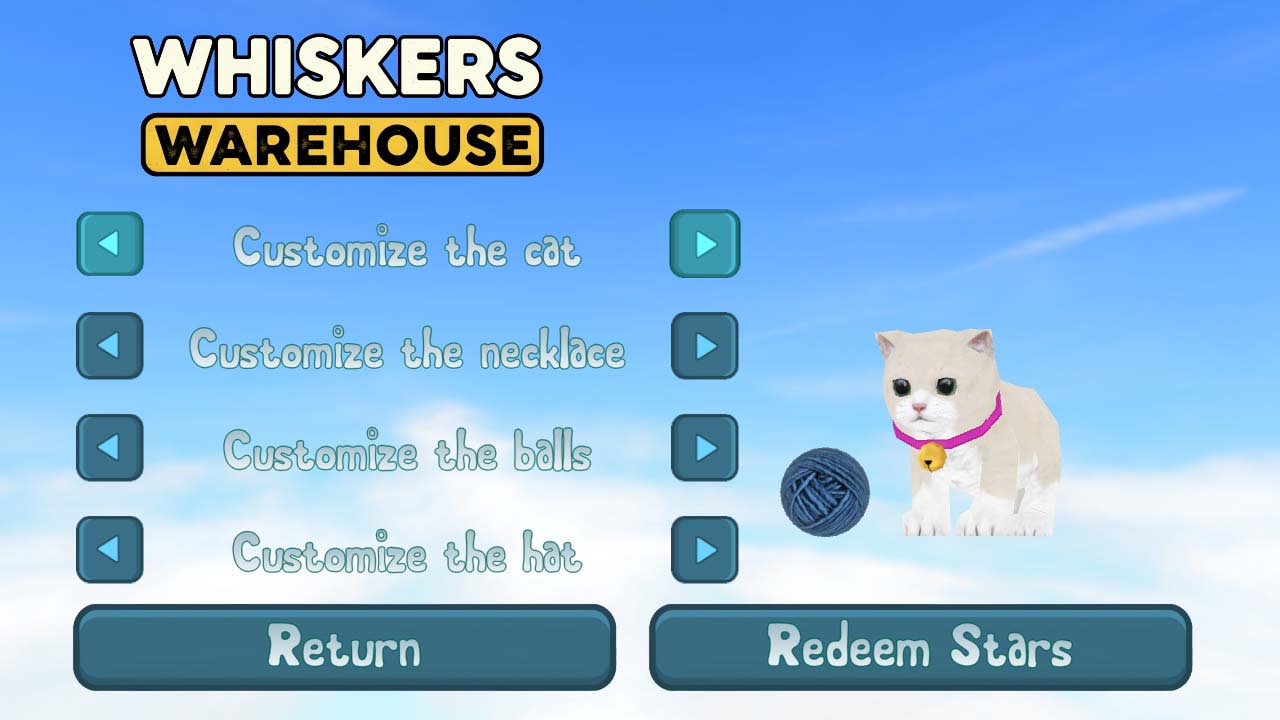Click the right arrow beside Customize the balls
Screen dimensions: 1280x720
[x=705, y=447]
